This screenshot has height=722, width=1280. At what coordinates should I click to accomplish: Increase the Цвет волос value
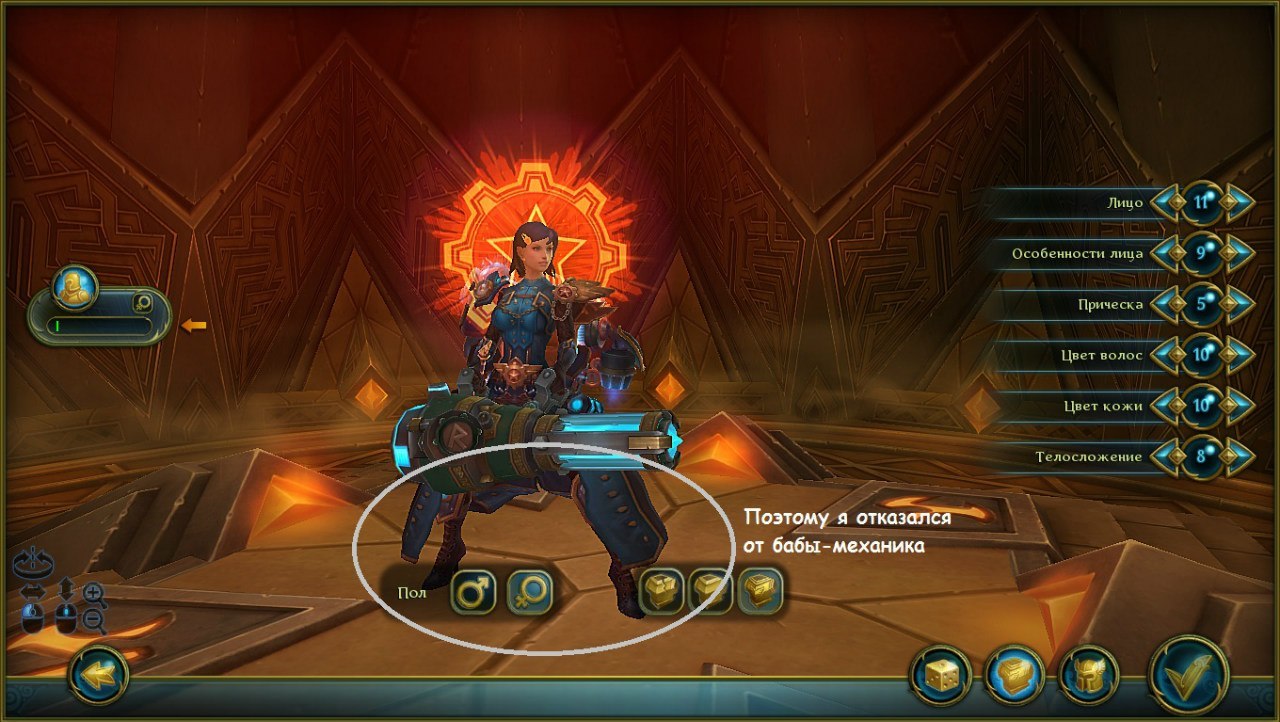click(x=1237, y=355)
